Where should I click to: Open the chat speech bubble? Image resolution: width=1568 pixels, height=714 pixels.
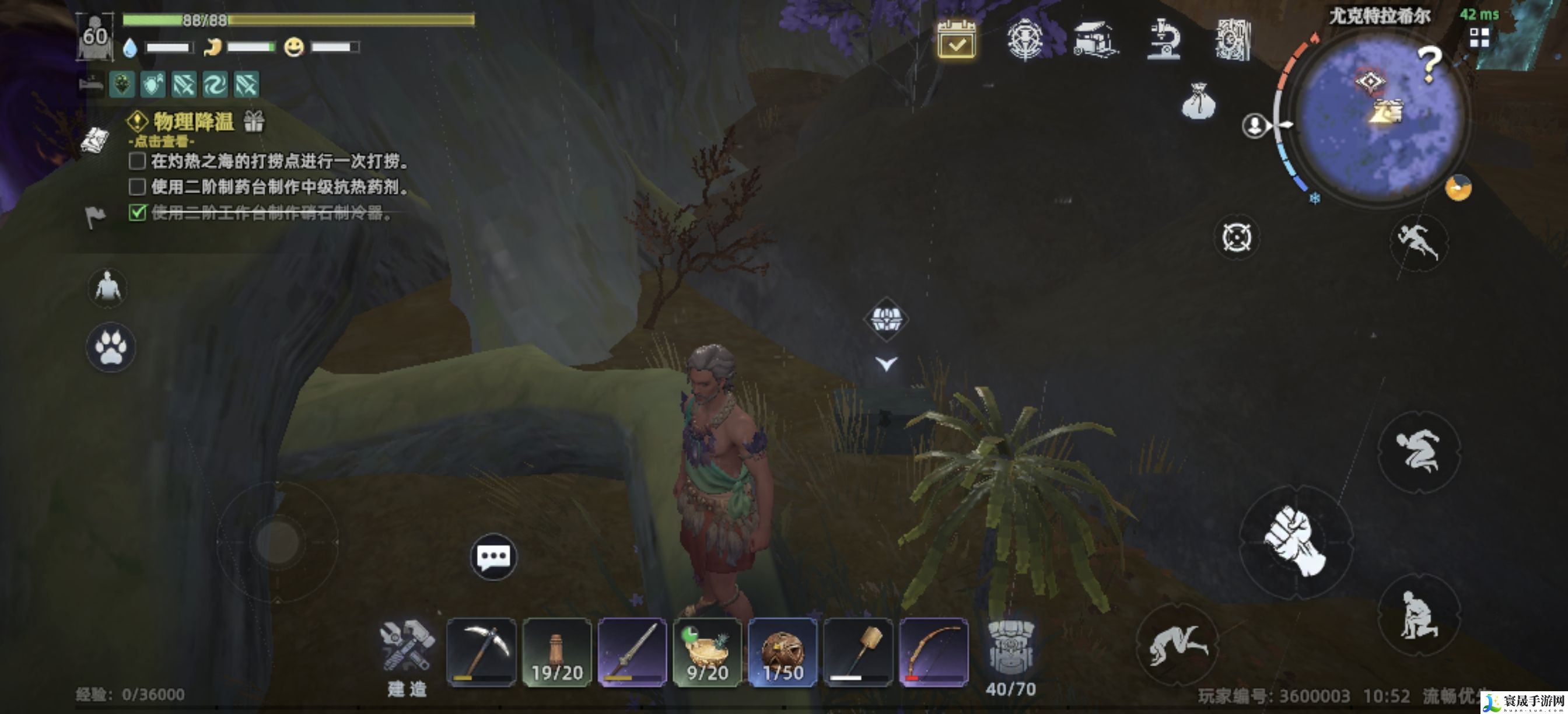click(494, 556)
